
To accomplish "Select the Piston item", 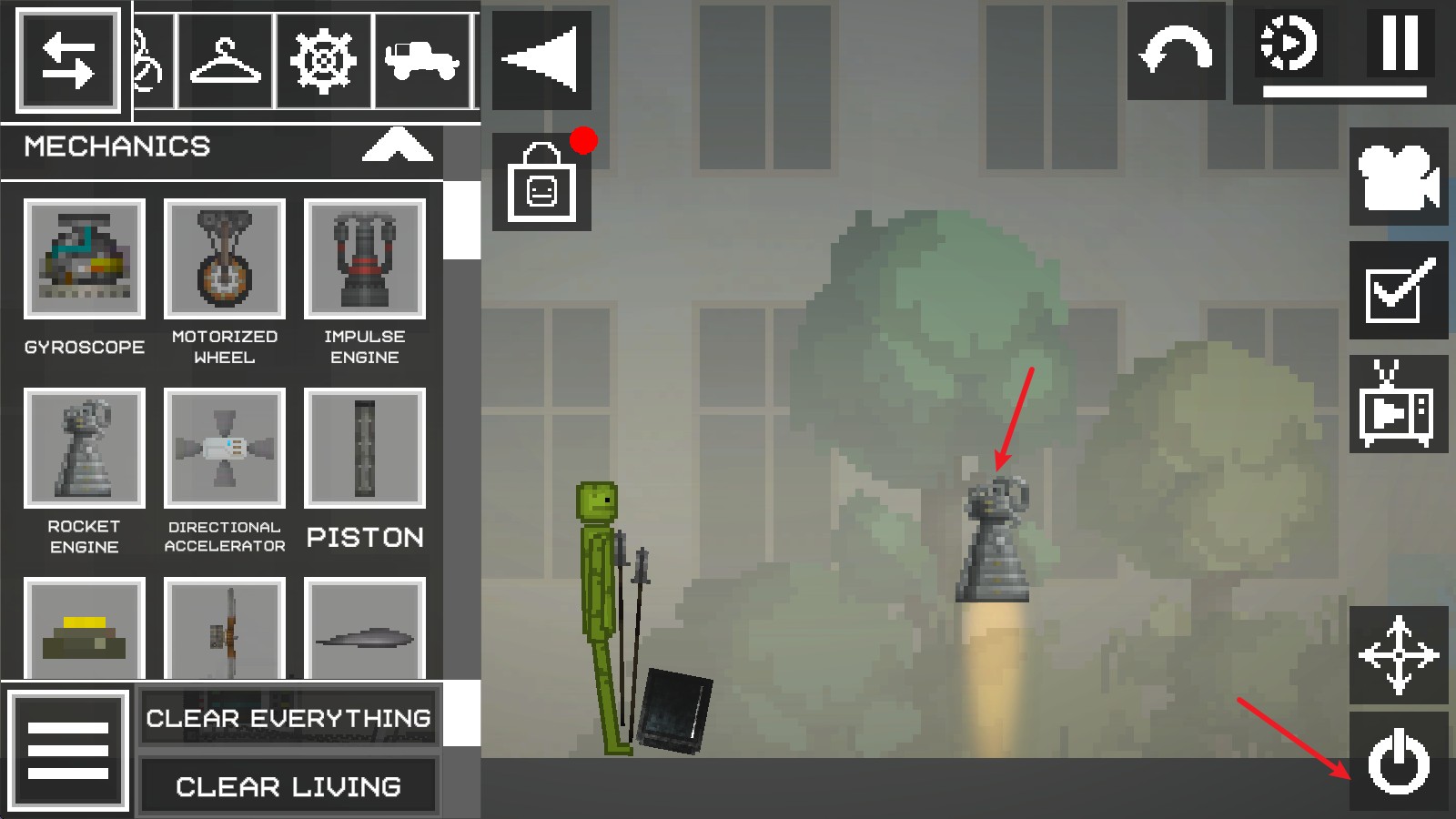I will tap(364, 449).
